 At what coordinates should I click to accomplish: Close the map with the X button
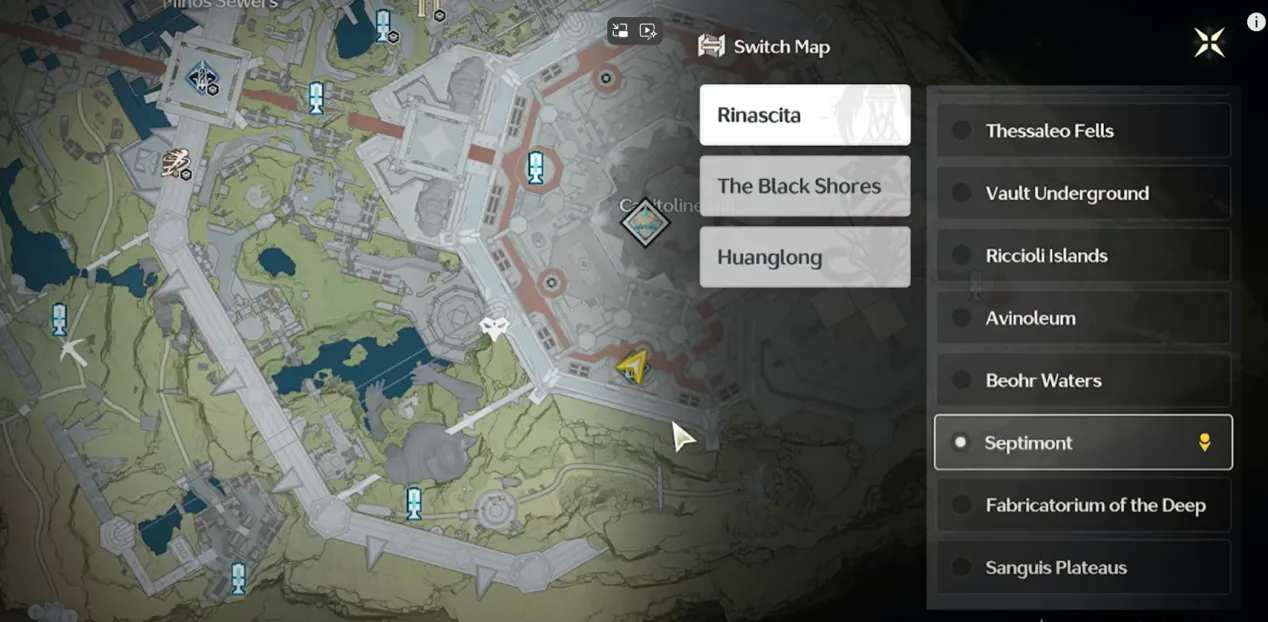[1209, 42]
